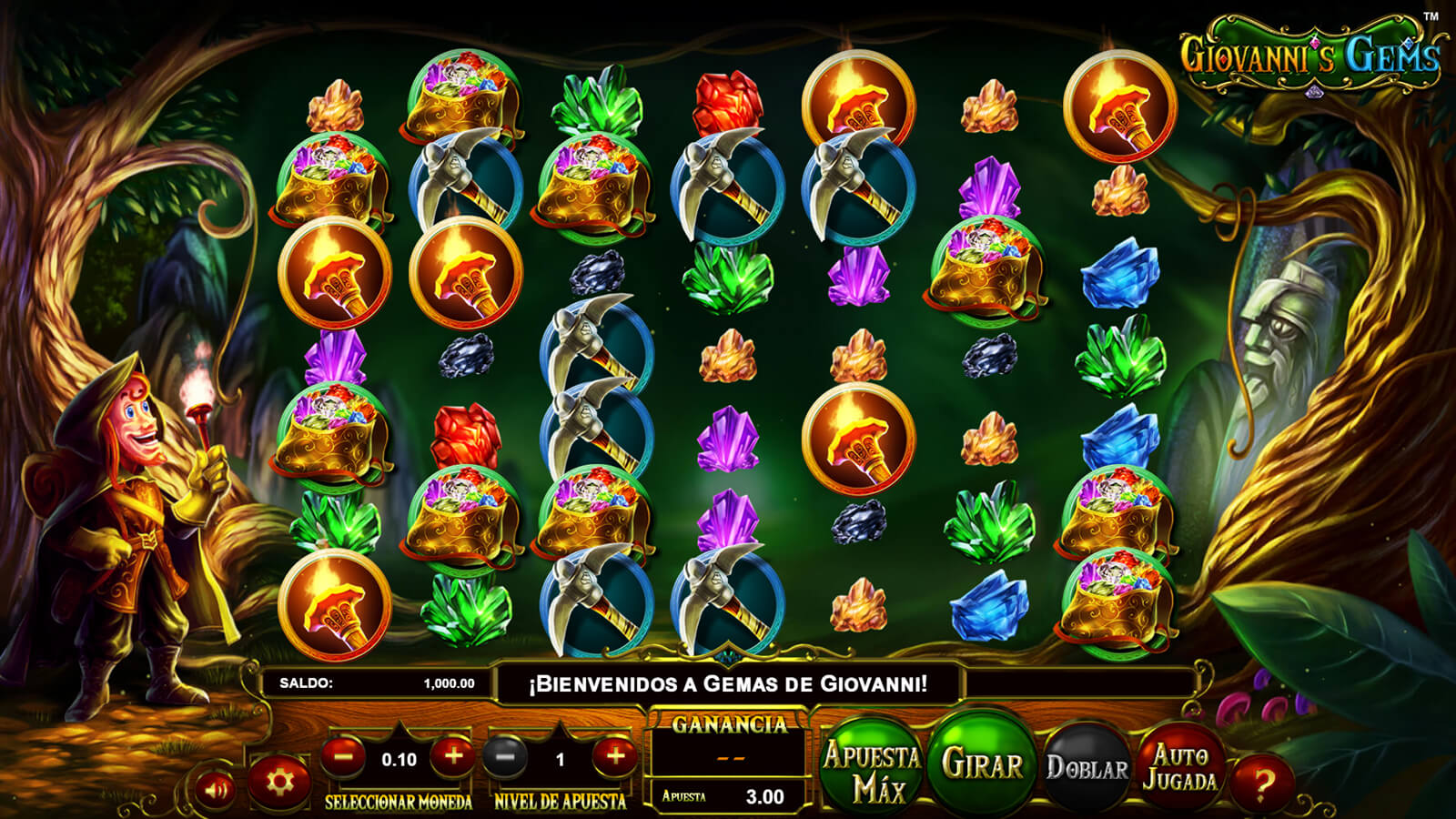The image size is (1456, 819).
Task: Decrease coin value with the minus button
Action: click(343, 756)
